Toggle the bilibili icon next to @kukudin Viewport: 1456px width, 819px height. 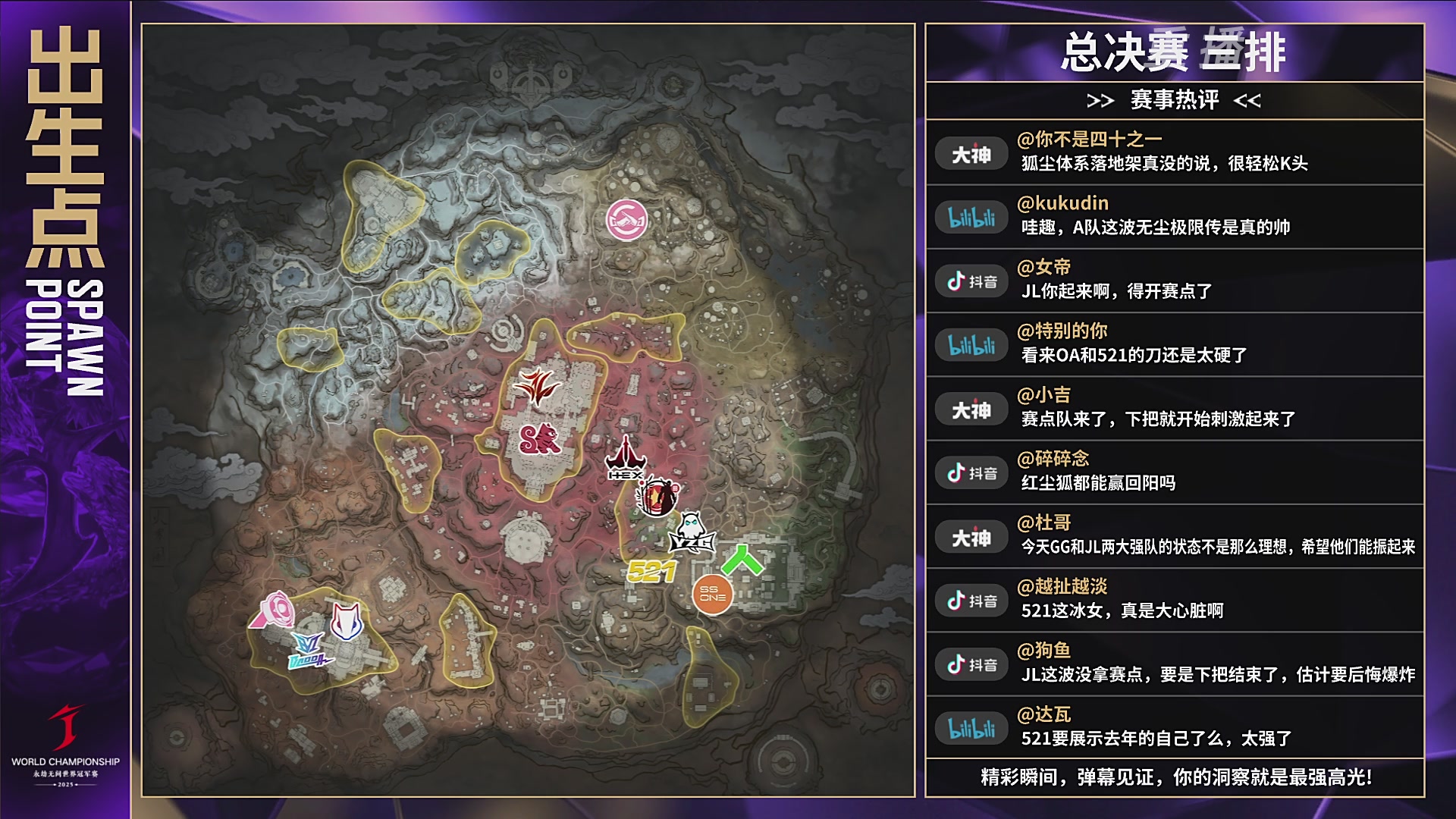click(971, 215)
